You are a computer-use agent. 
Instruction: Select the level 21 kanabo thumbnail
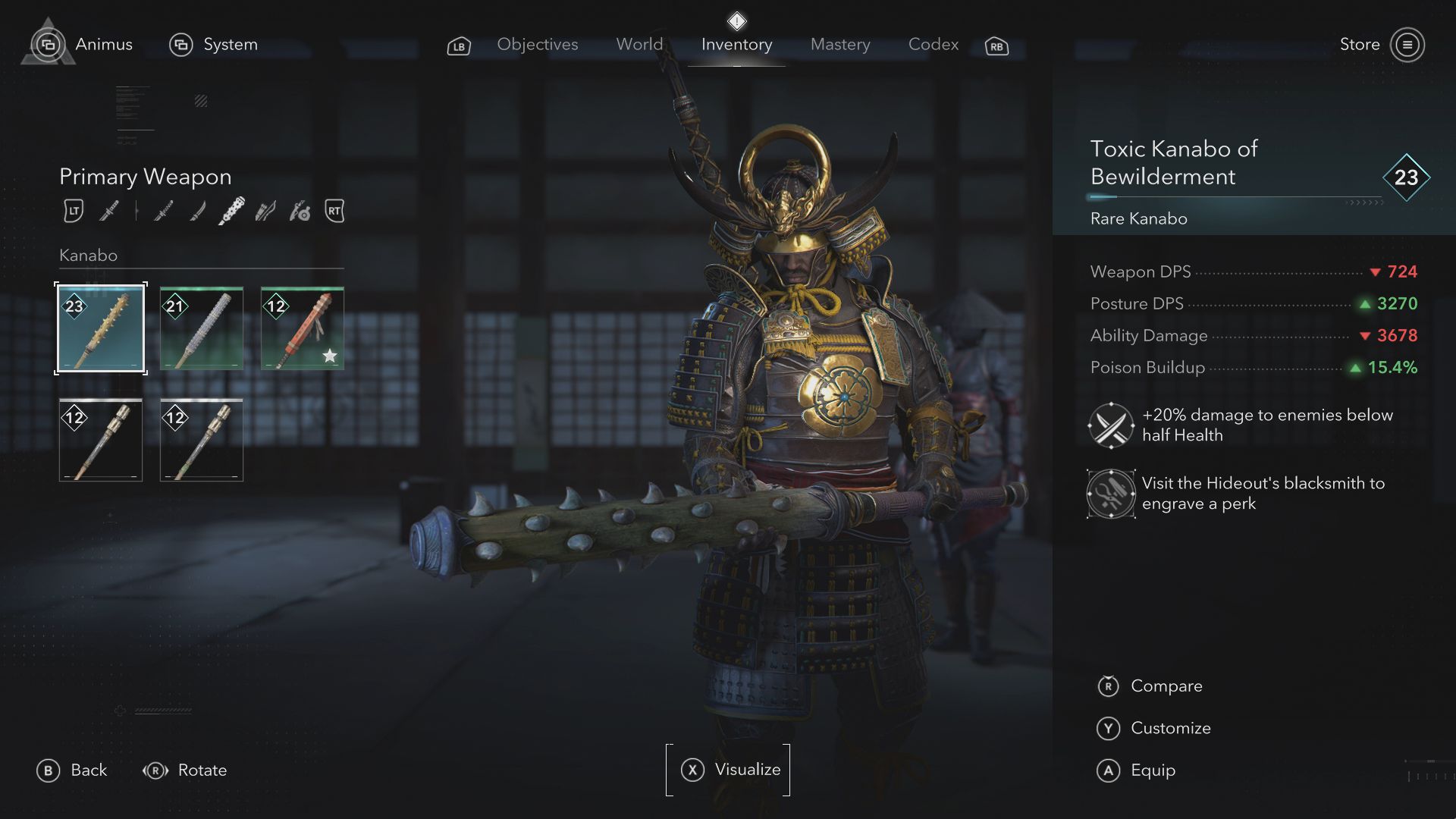tap(201, 328)
